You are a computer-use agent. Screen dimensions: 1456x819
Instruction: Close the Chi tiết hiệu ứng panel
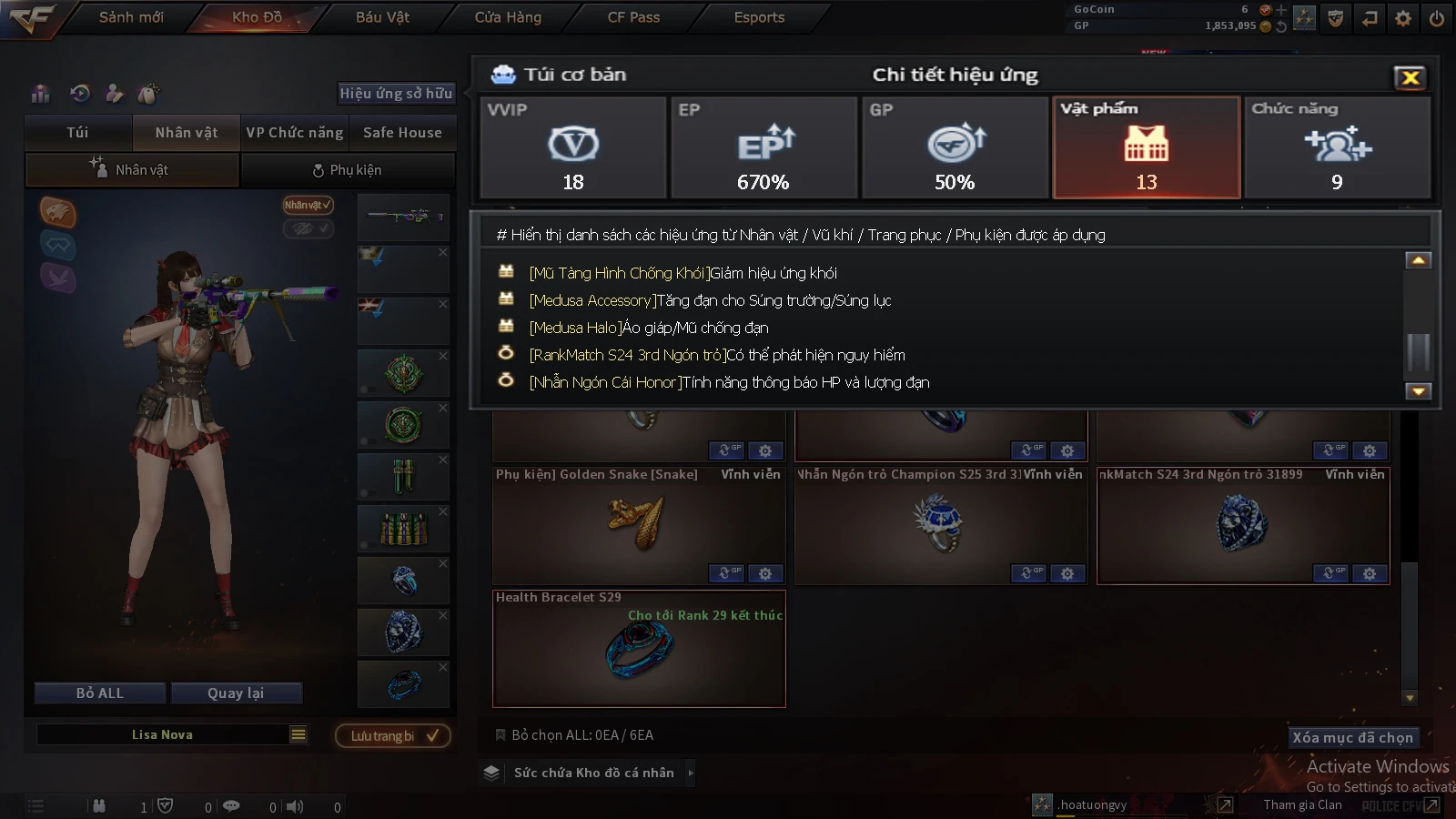coord(1410,77)
